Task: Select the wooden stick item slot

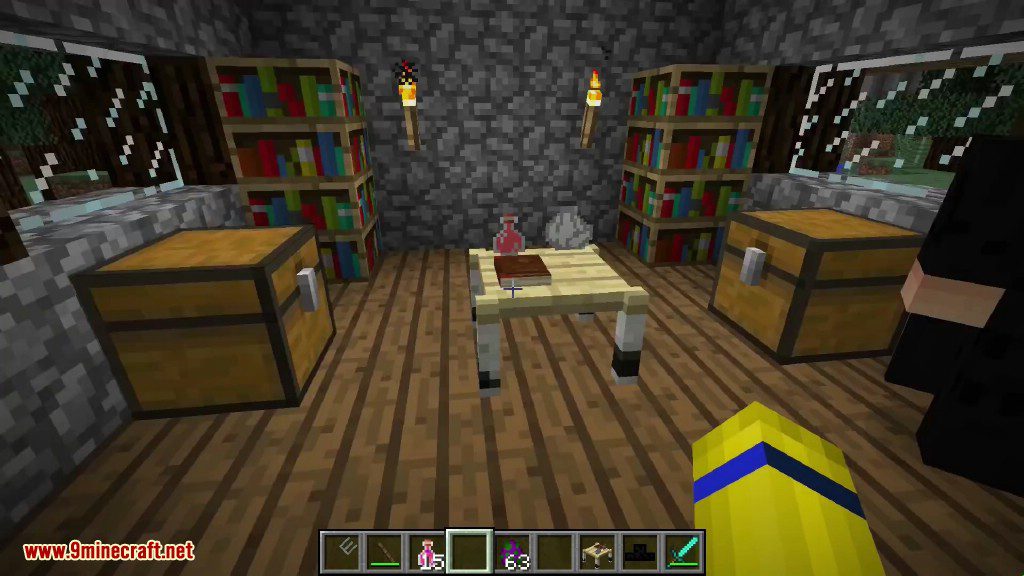Action: 383,551
